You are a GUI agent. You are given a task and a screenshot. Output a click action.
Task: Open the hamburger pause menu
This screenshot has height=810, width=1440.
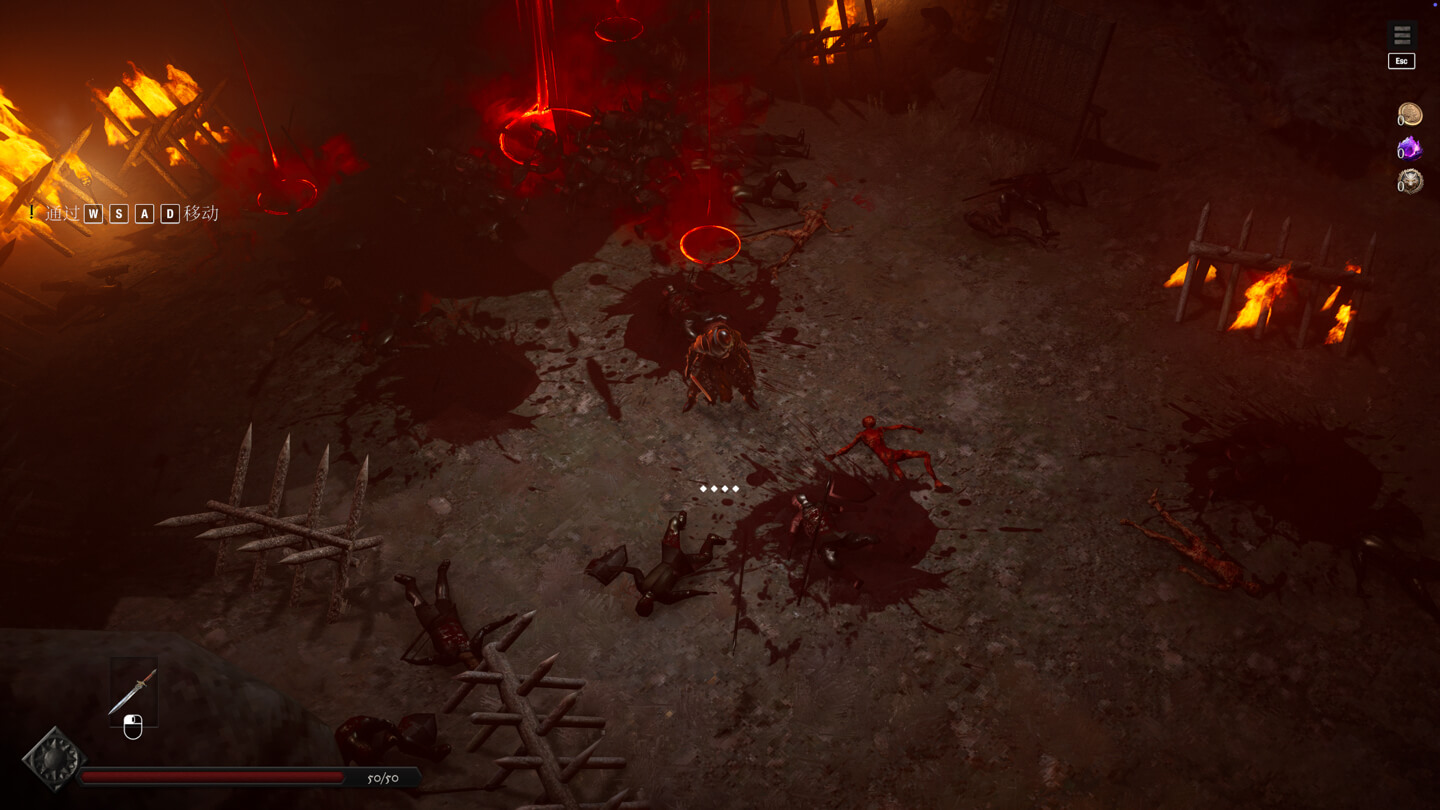point(1402,36)
